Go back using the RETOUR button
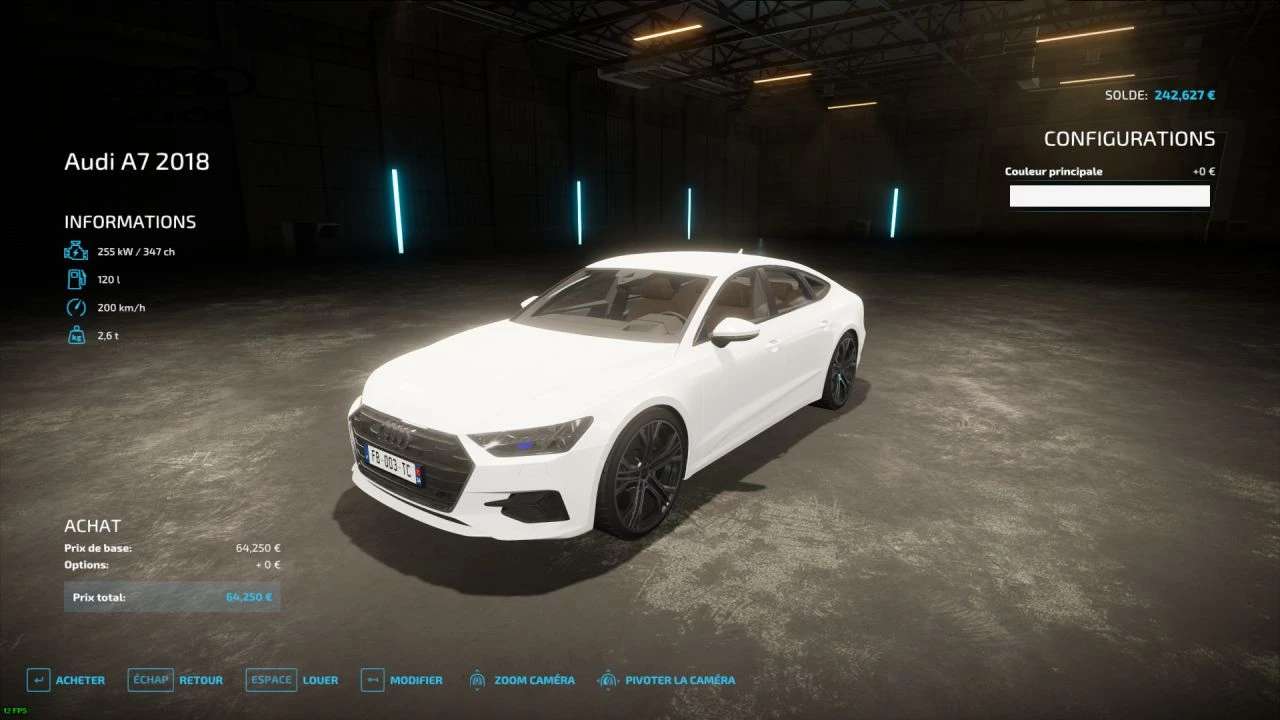 [176, 680]
